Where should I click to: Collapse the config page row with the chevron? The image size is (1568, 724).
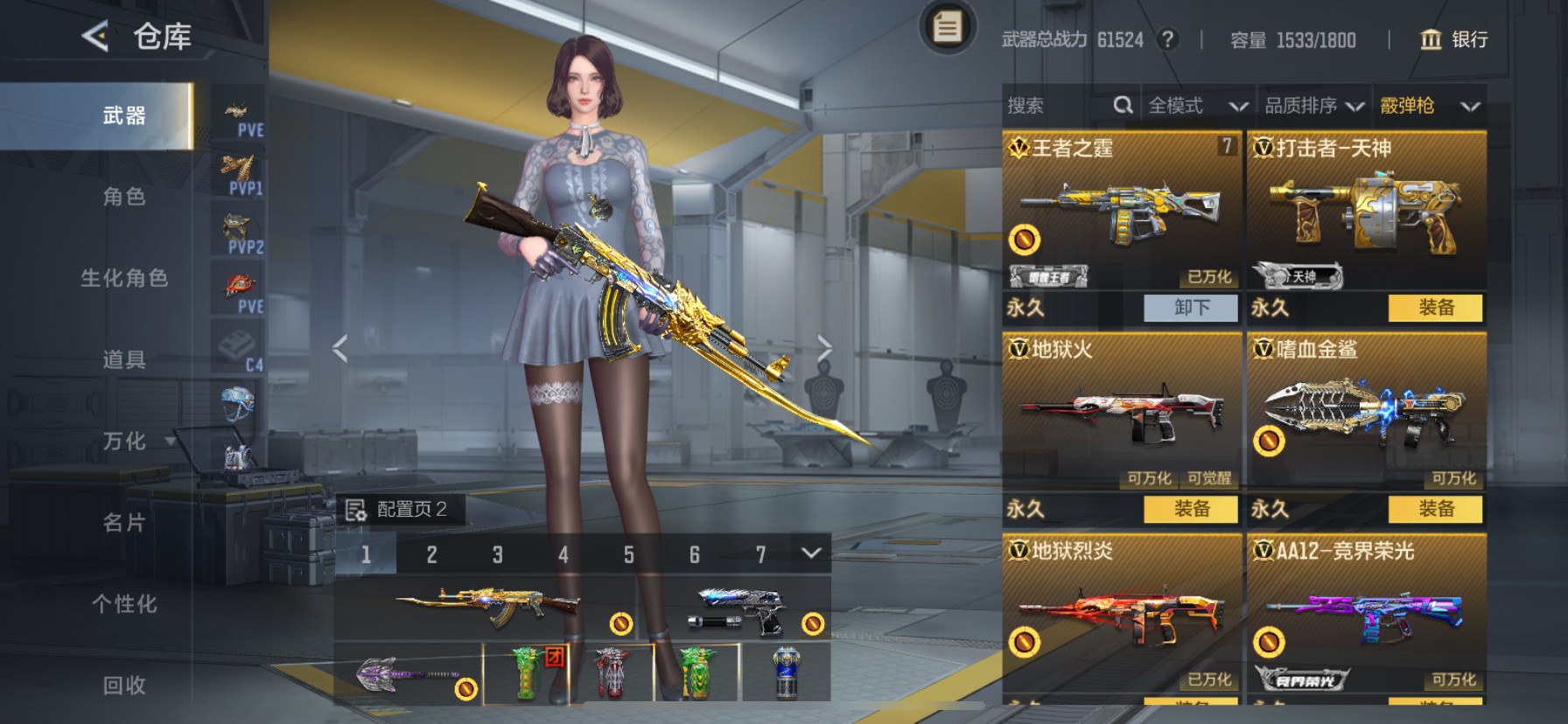pyautogui.click(x=812, y=553)
